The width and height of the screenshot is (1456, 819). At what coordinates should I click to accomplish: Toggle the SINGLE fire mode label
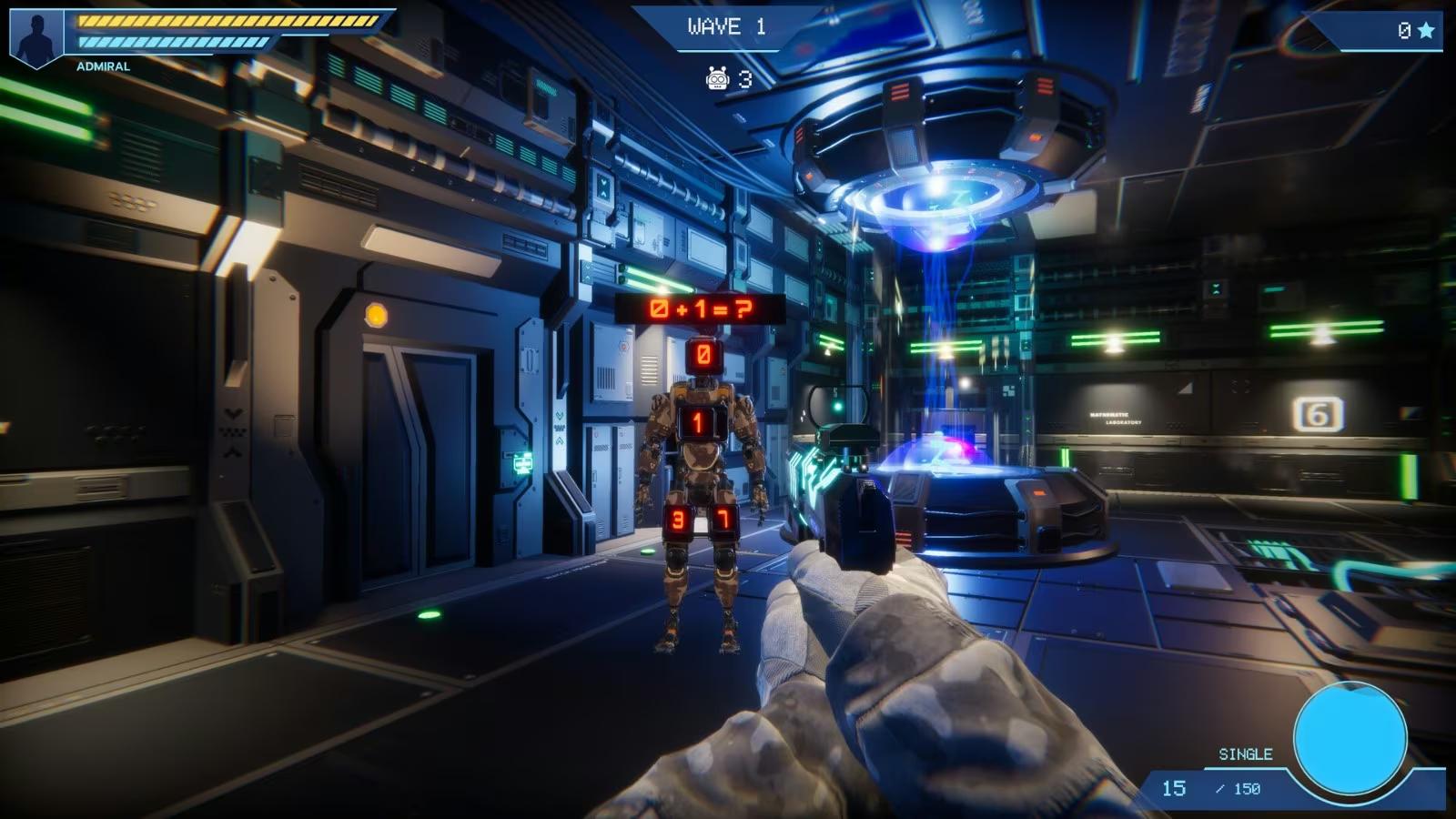[1245, 754]
